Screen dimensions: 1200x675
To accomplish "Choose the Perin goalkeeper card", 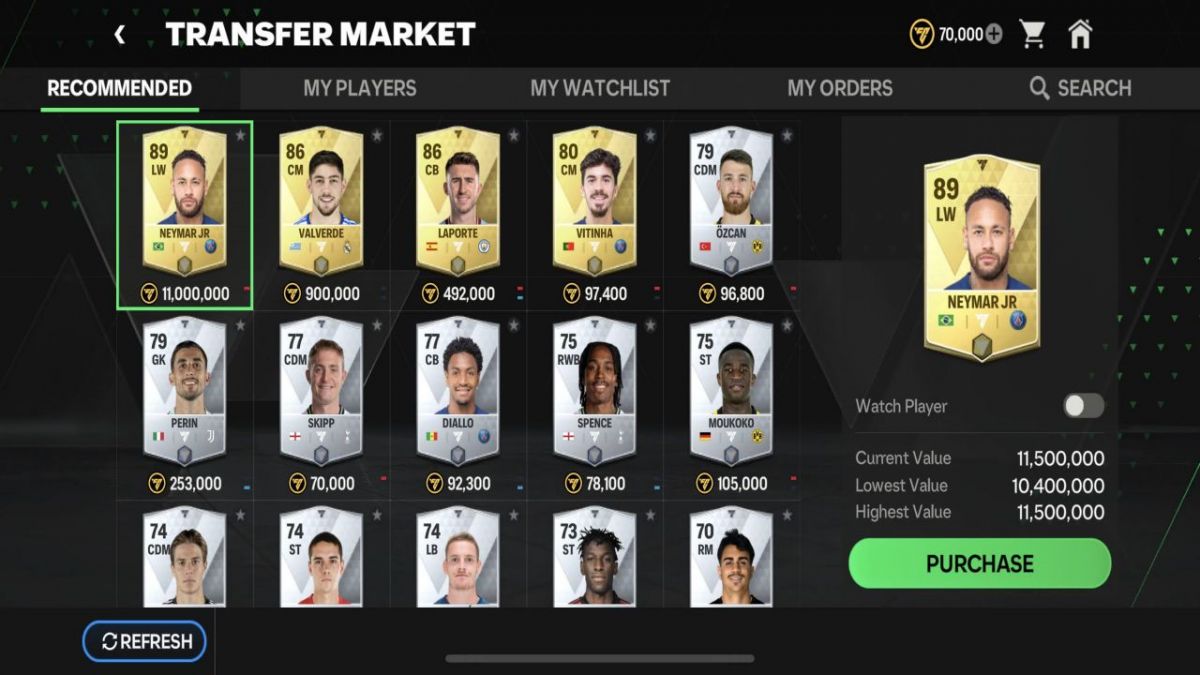I will pos(184,392).
